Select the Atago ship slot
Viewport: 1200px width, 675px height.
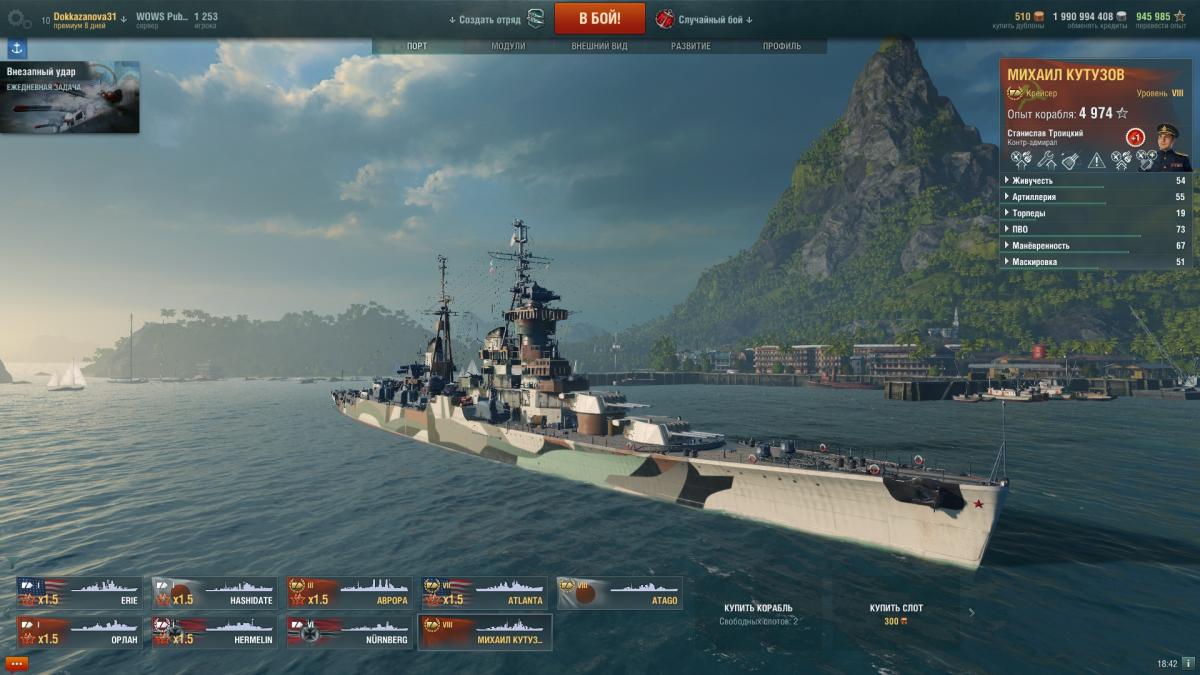click(620, 593)
